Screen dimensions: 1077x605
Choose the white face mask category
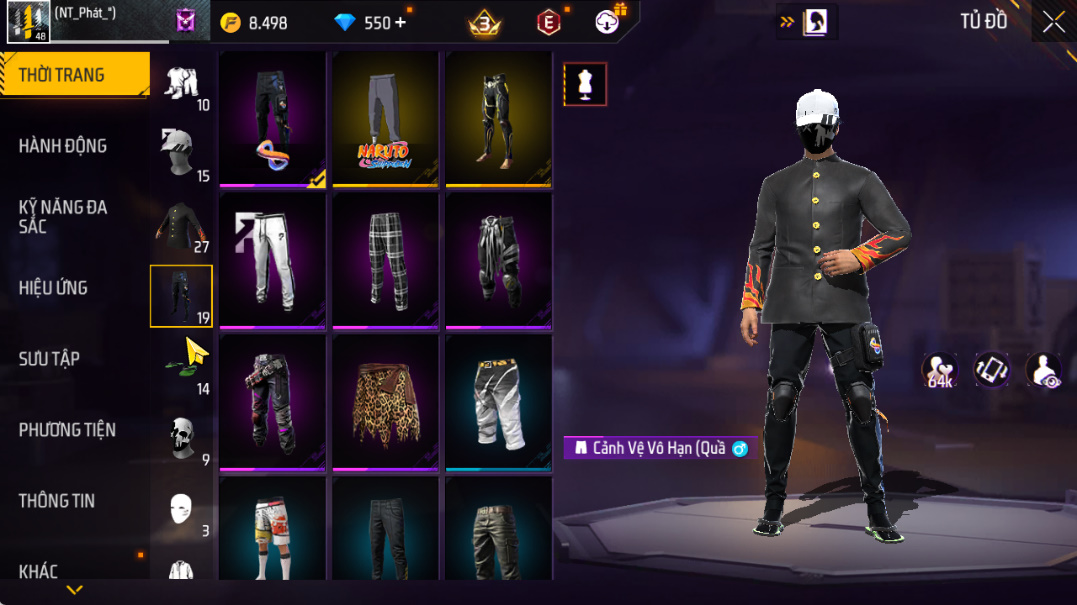pyautogui.click(x=181, y=508)
